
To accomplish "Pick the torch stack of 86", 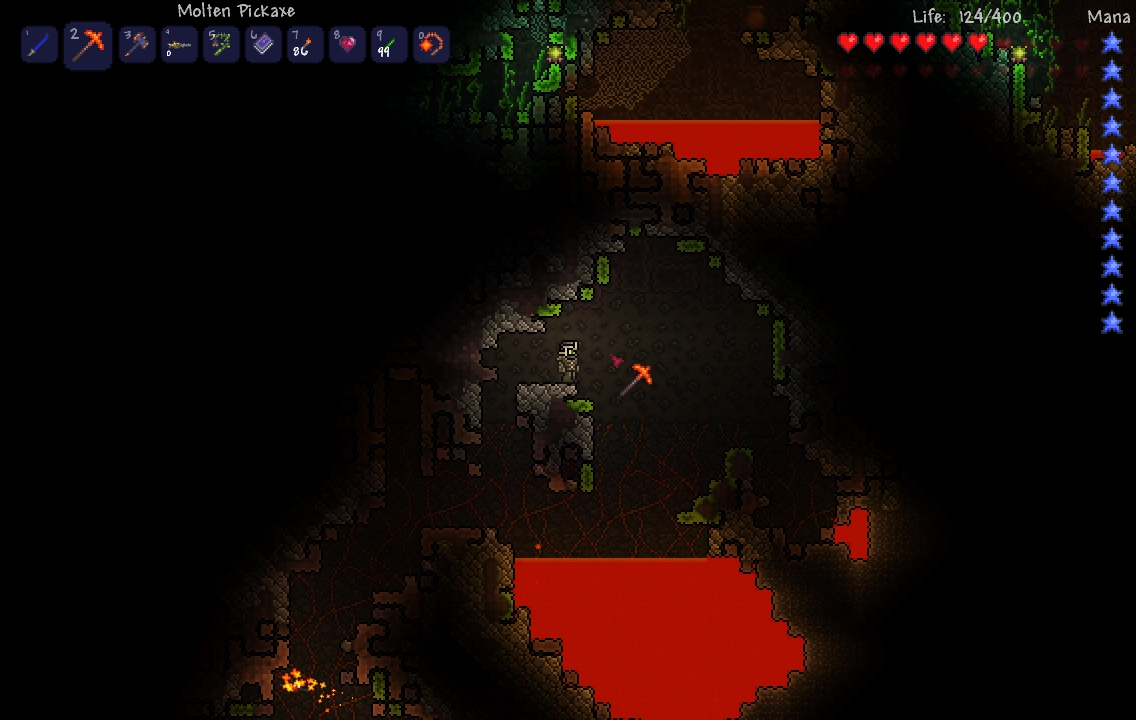I will point(305,45).
